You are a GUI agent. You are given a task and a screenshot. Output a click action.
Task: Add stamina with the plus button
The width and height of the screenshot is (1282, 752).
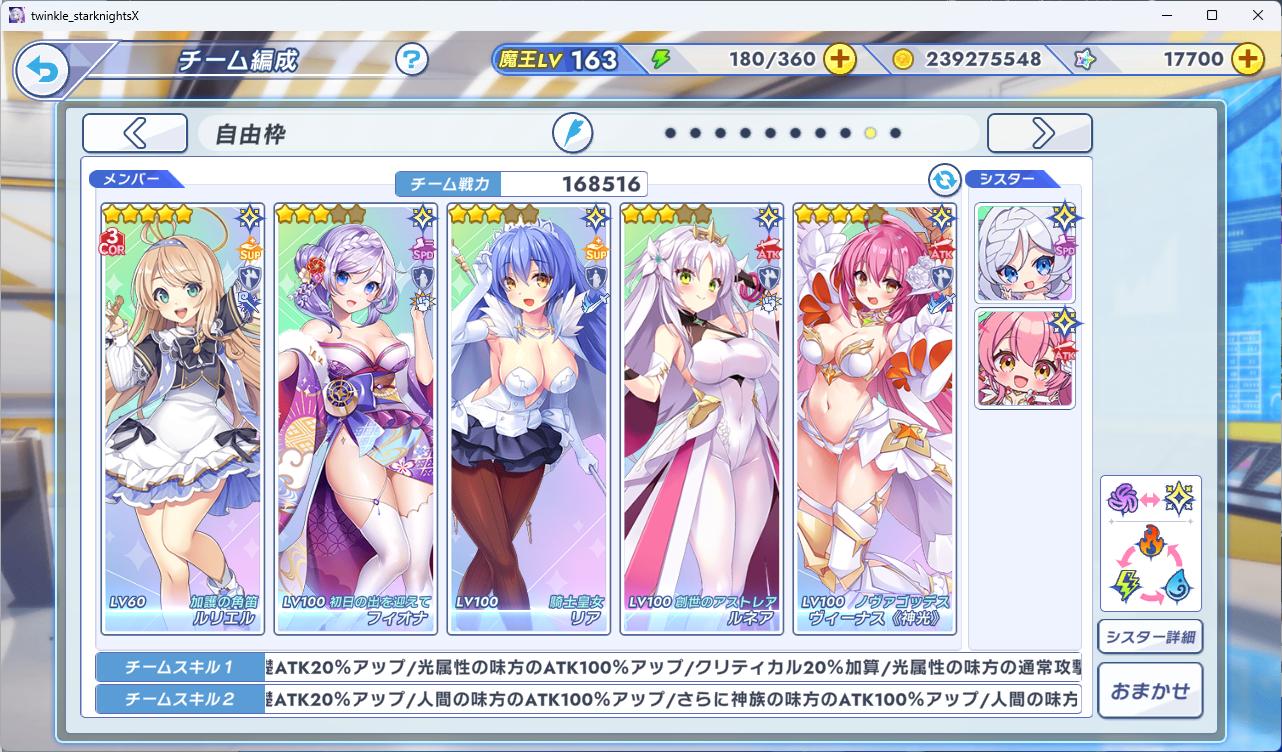click(840, 59)
